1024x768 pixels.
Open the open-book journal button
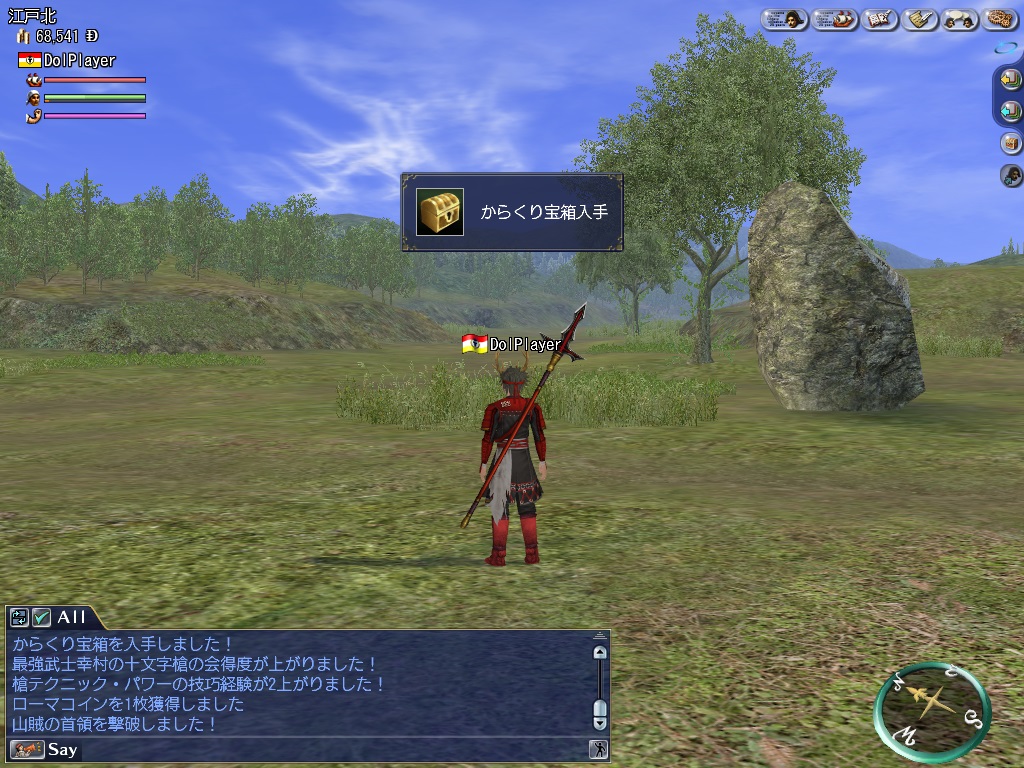coord(880,19)
